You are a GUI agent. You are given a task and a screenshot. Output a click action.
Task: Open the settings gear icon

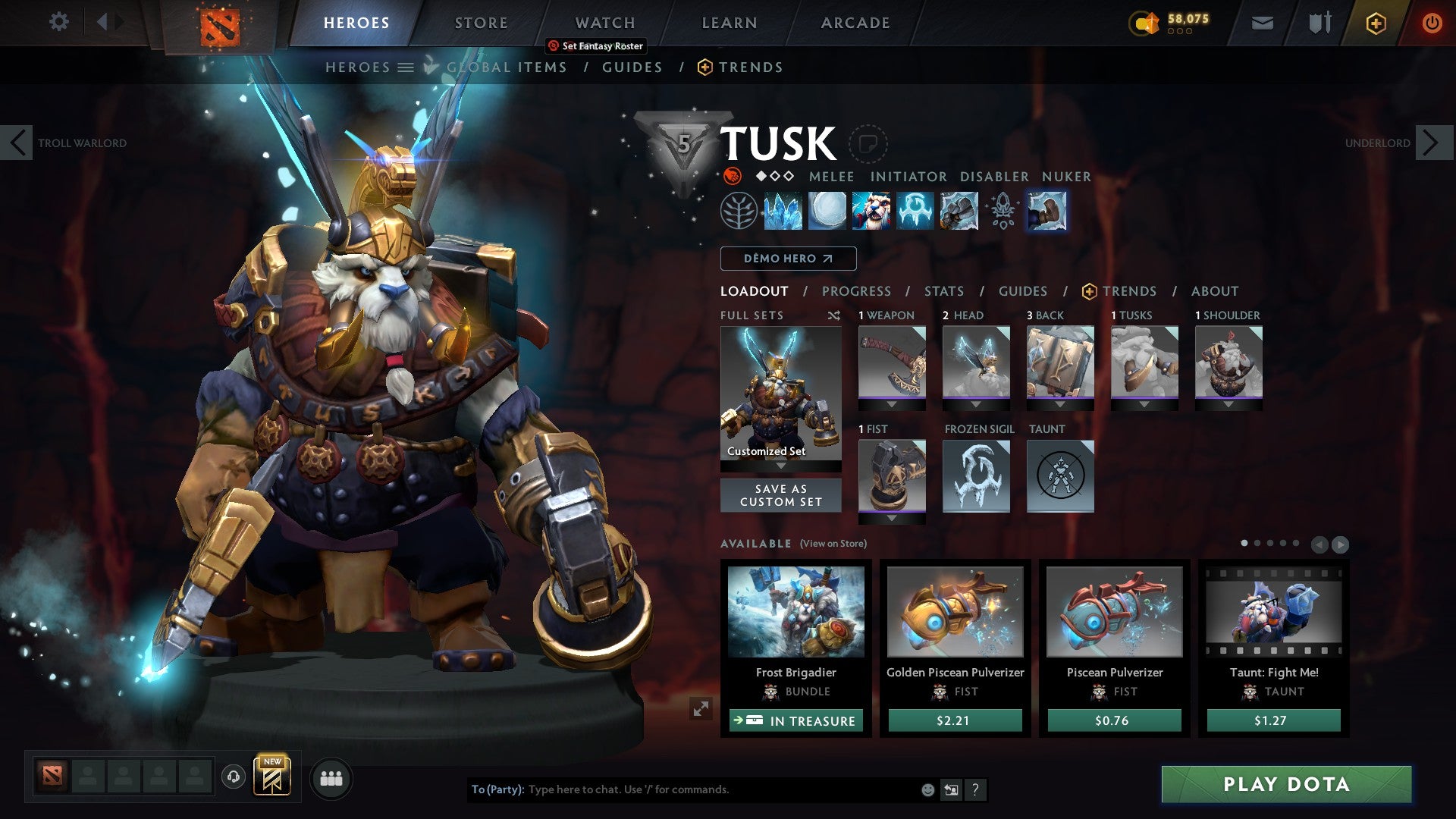coord(58,22)
